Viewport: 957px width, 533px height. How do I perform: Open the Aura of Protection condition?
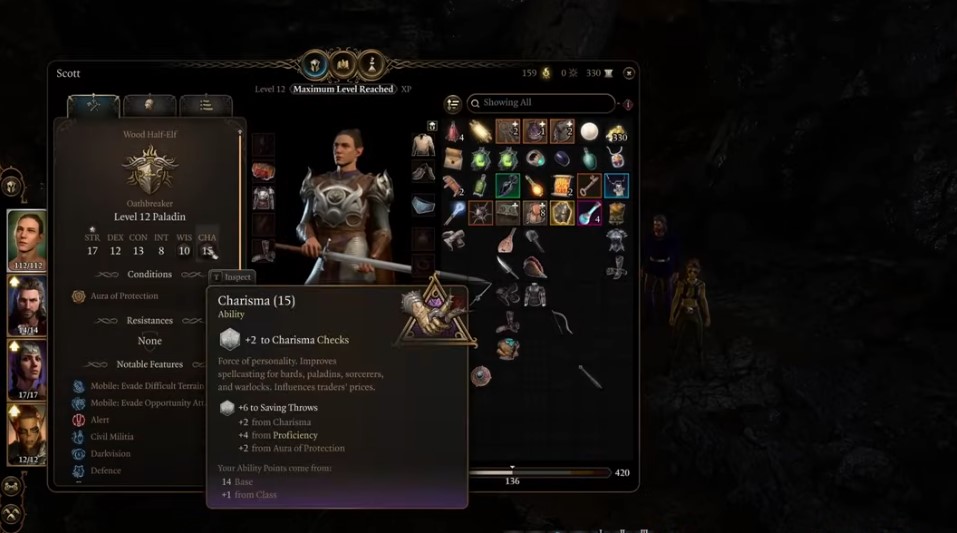[124, 296]
